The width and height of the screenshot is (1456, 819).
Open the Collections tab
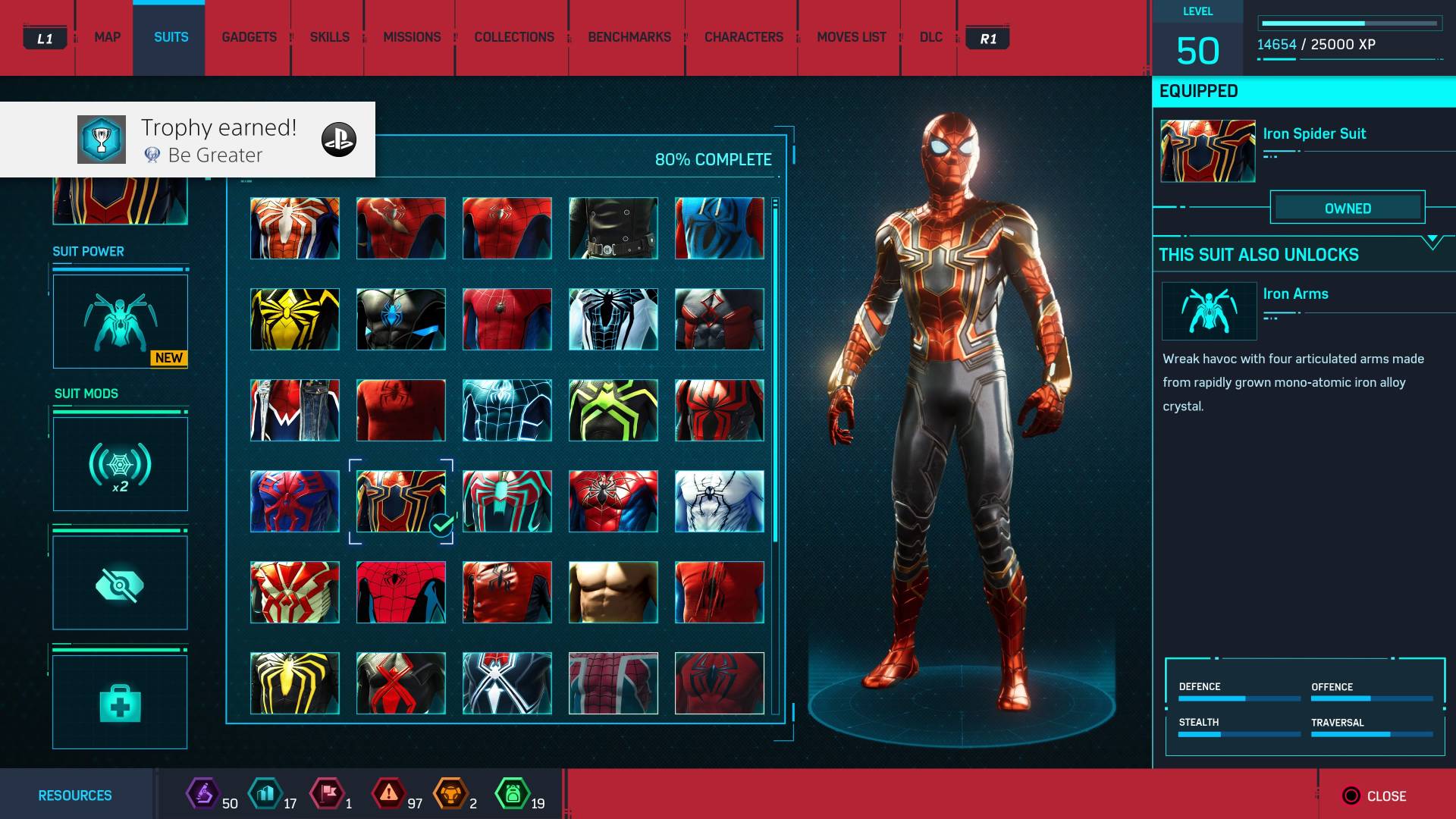(514, 37)
